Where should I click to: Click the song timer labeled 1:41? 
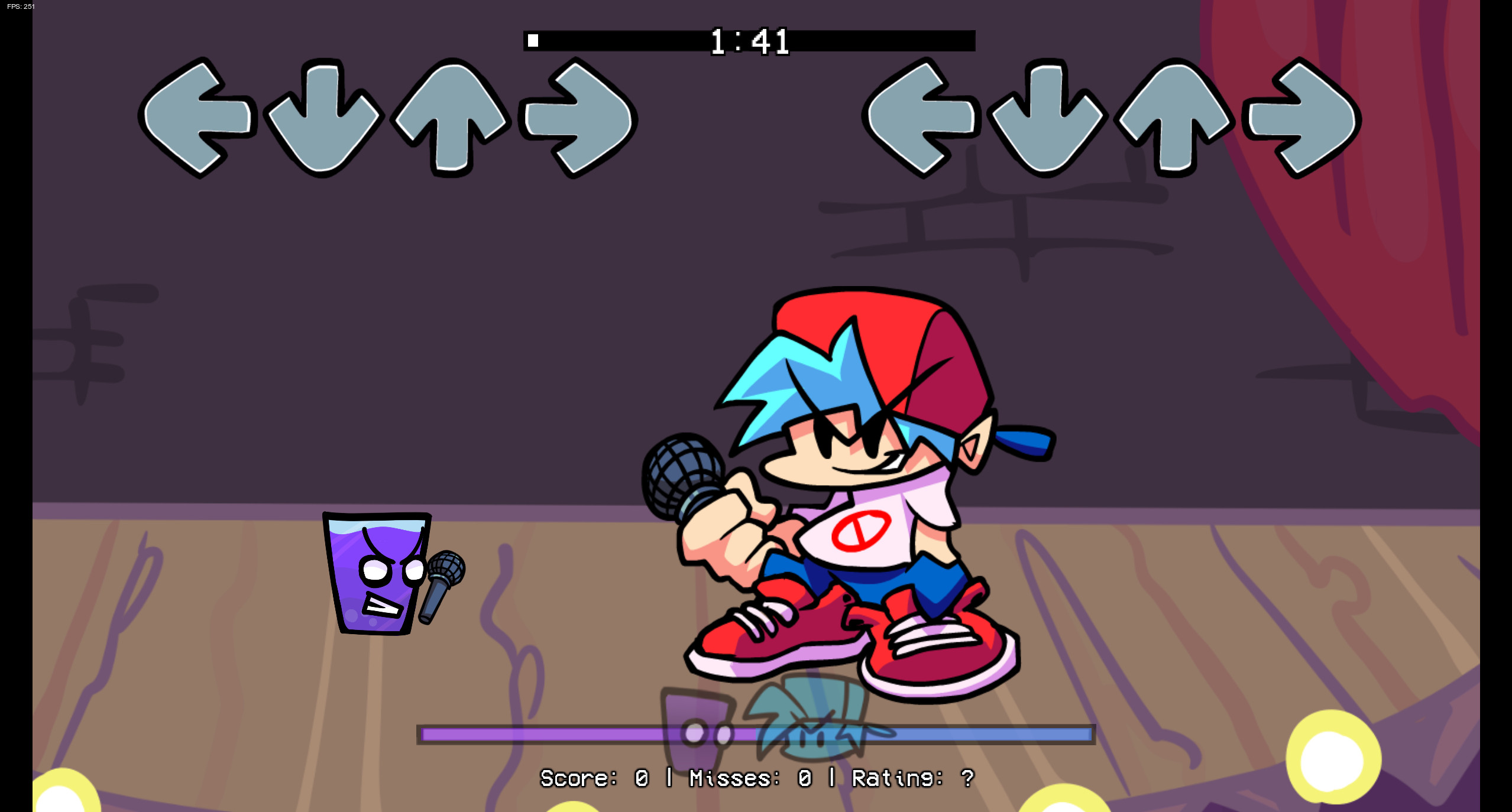pos(751,40)
